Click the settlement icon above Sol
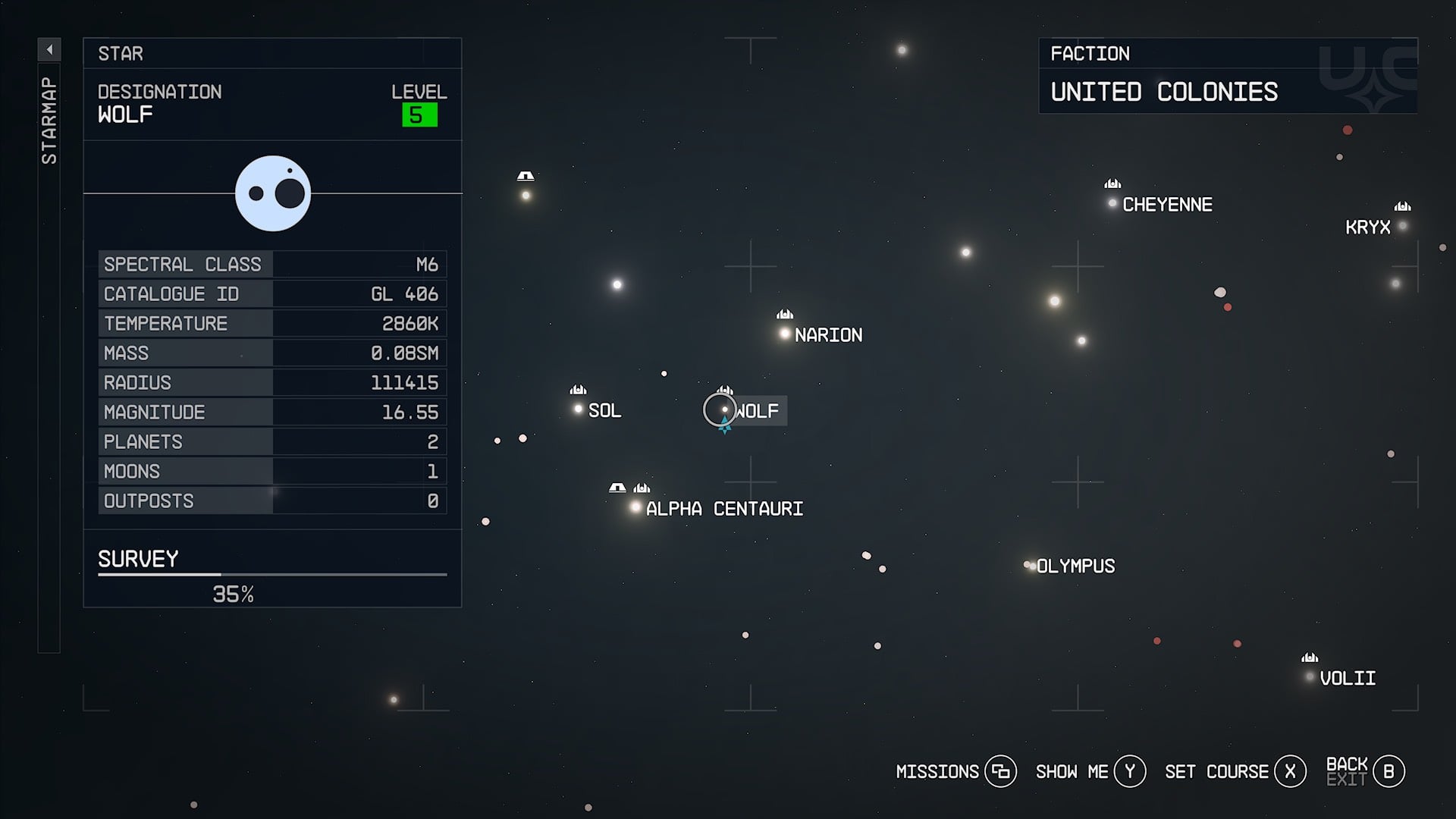This screenshot has height=819, width=1456. 578,390
